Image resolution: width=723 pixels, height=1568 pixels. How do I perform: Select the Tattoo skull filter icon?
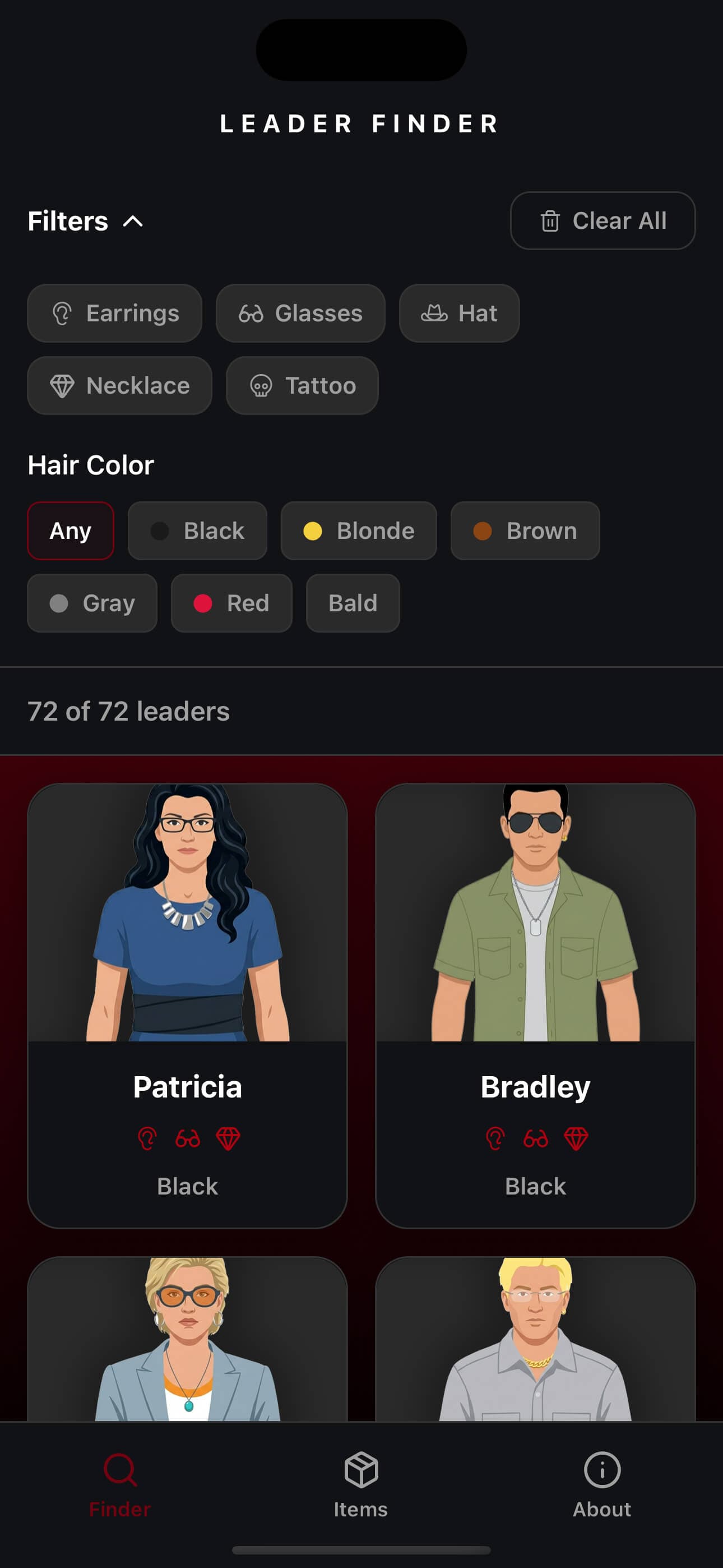[x=262, y=386]
